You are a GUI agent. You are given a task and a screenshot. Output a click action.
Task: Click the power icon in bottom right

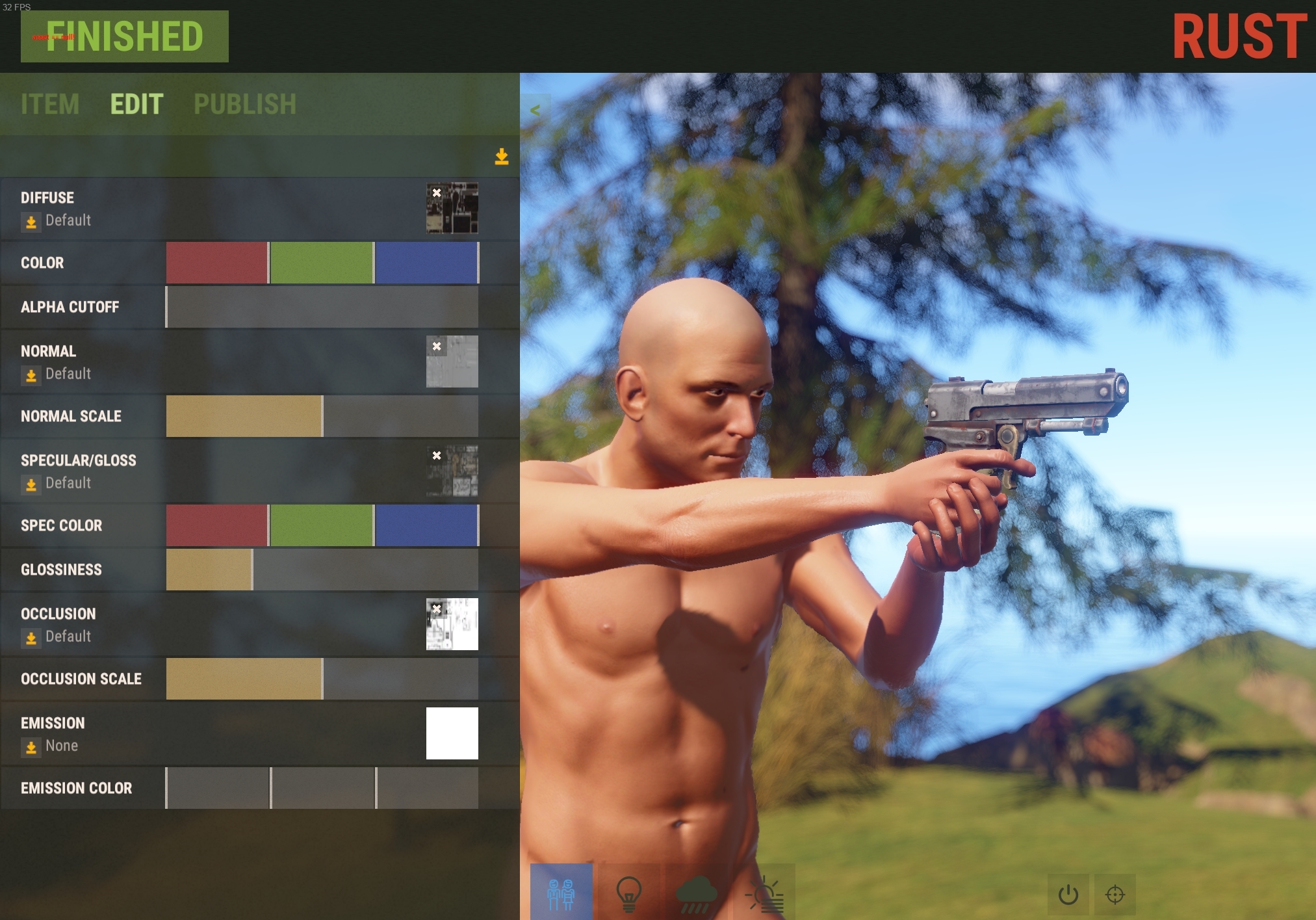(1068, 894)
